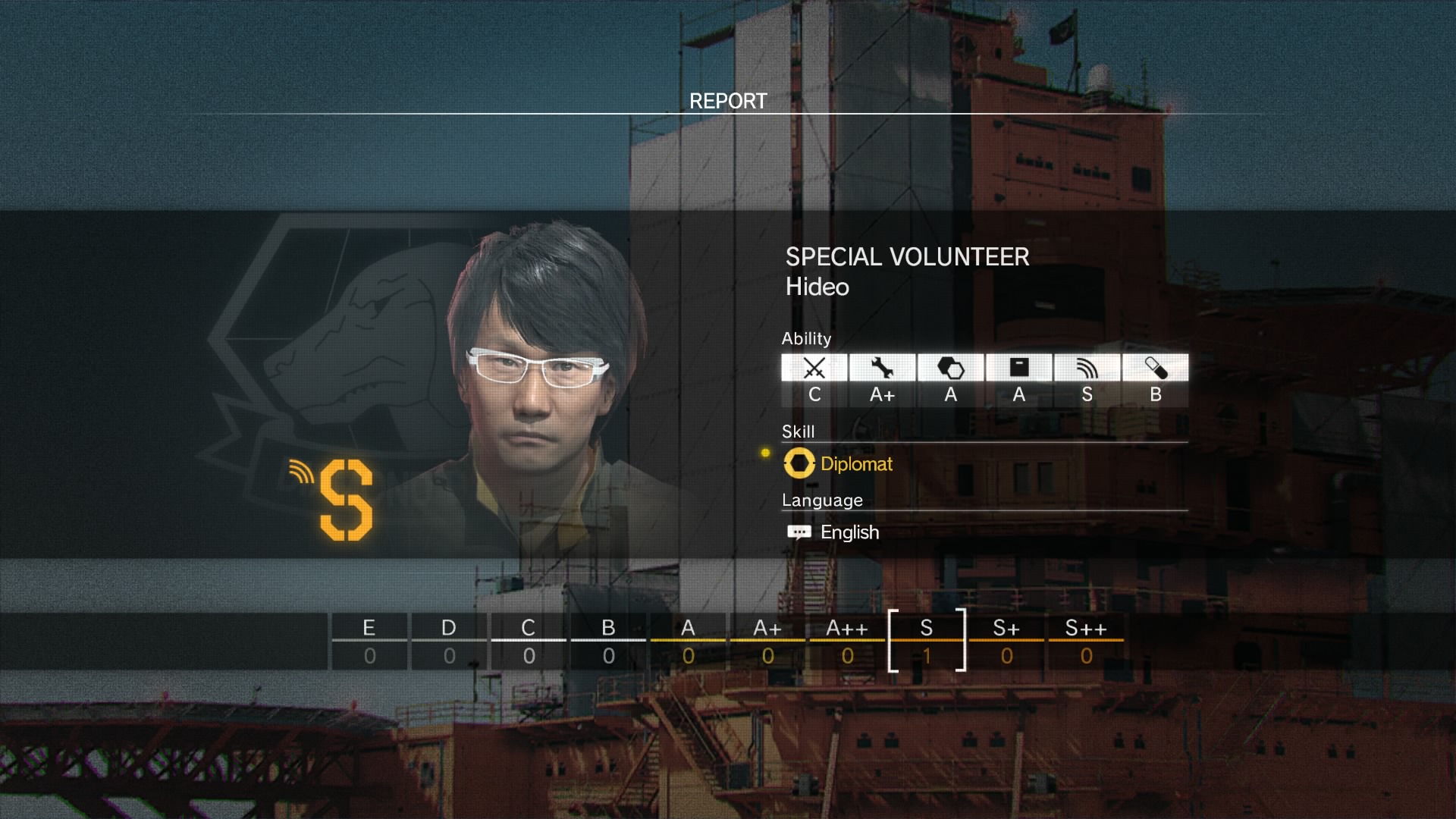Open the S++ rank tile
The height and width of the screenshot is (819, 1456).
(1086, 642)
